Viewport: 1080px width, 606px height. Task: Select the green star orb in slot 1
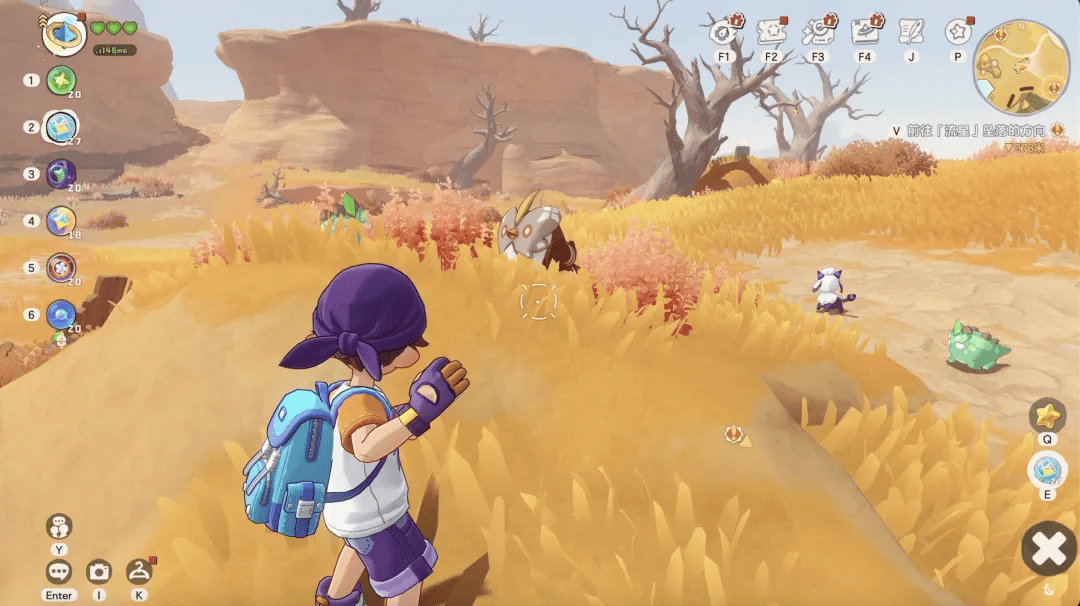(x=61, y=80)
